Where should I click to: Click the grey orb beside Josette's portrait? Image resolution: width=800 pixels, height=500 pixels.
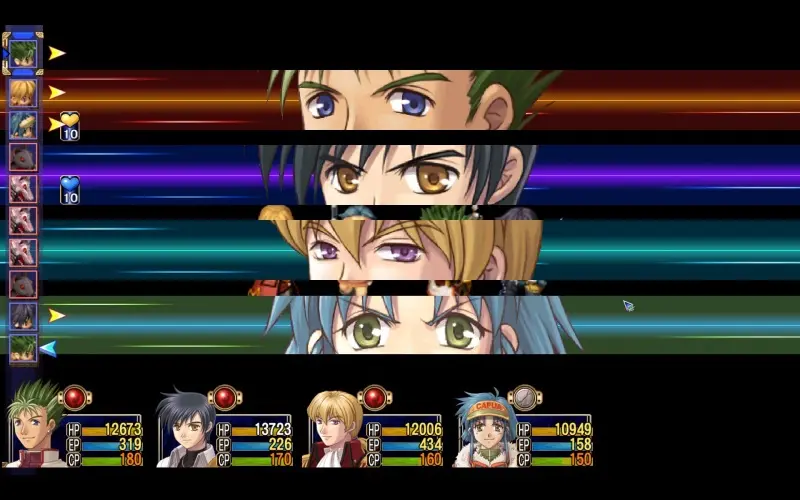click(x=524, y=398)
